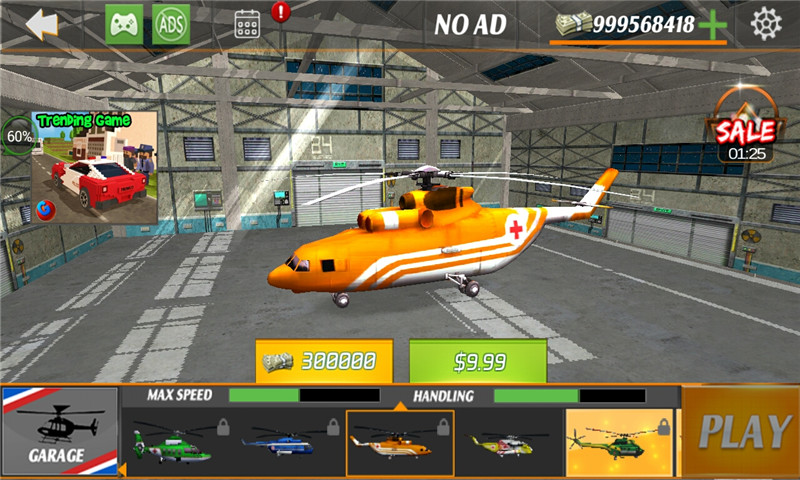
Task: Go back with the white arrow
Action: 41,24
